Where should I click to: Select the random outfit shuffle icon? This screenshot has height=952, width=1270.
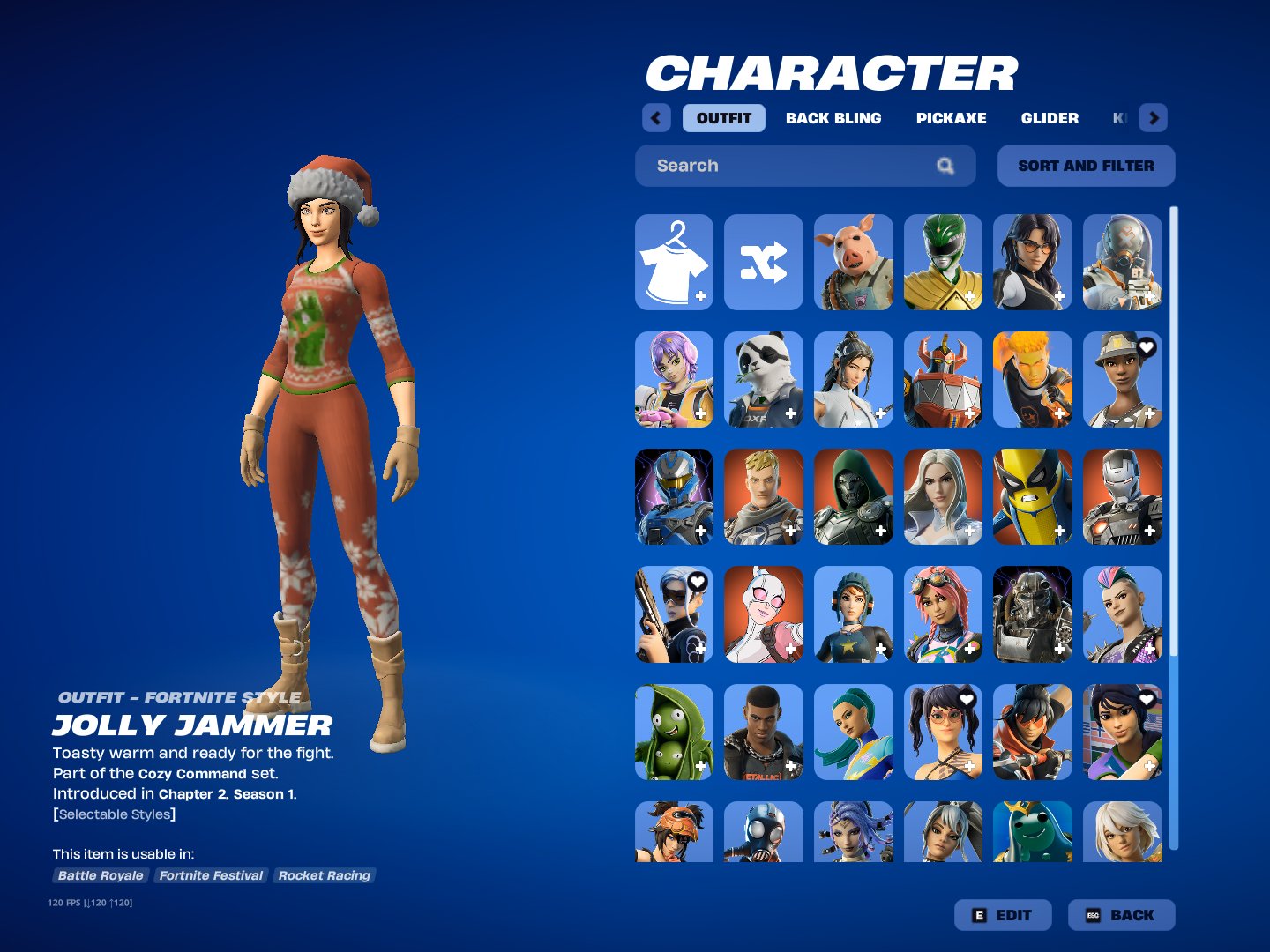pyautogui.click(x=764, y=262)
